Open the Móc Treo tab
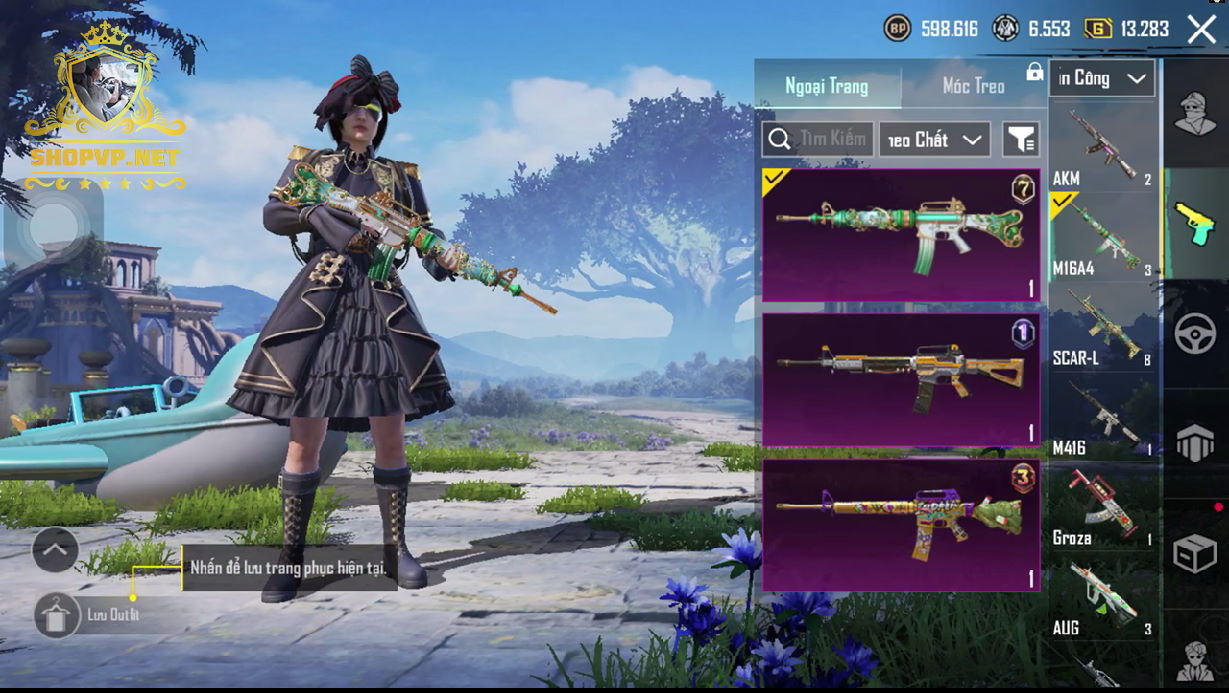This screenshot has height=693, width=1229. (x=973, y=86)
